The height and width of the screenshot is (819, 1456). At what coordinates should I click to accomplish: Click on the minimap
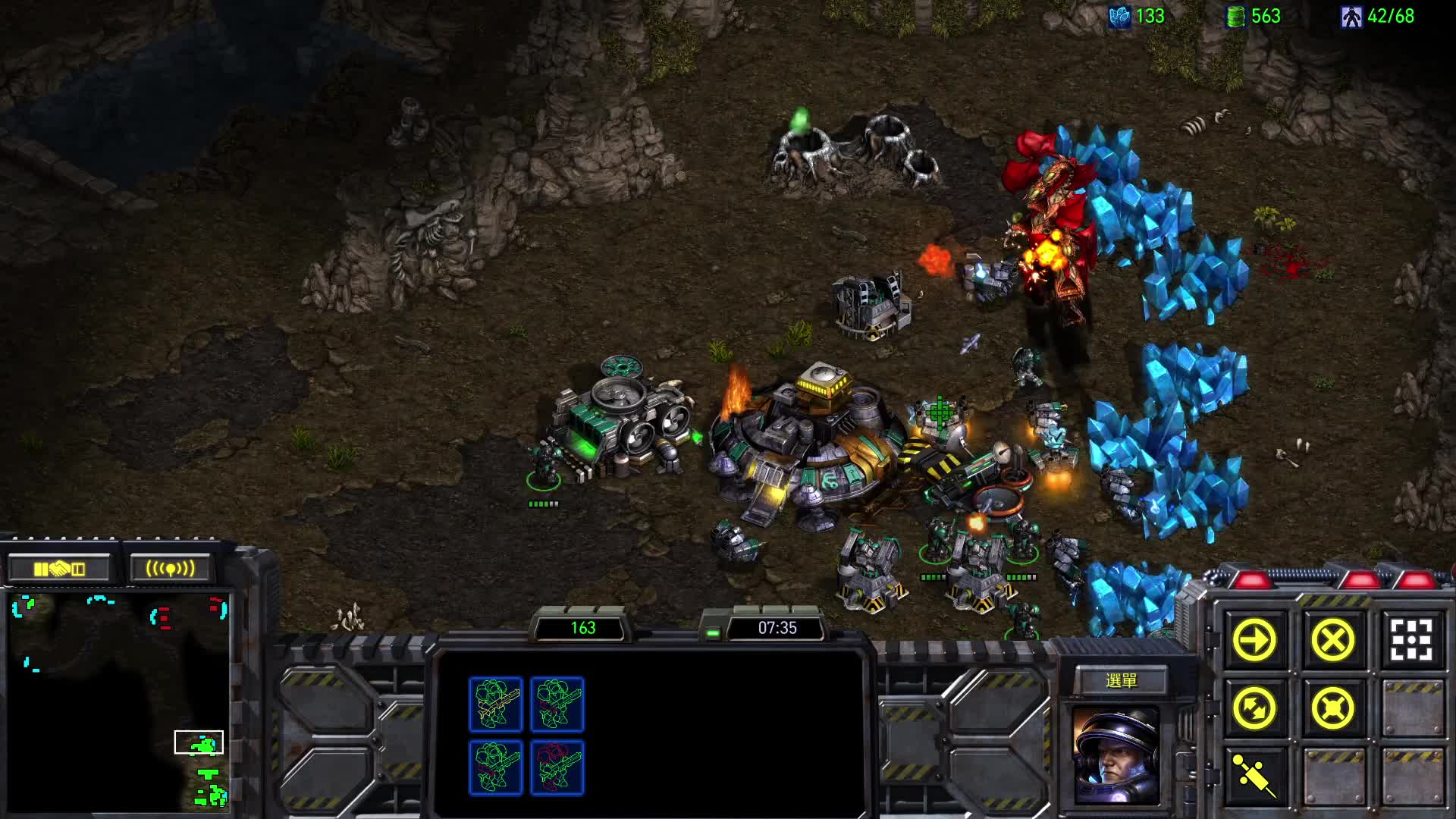click(118, 701)
